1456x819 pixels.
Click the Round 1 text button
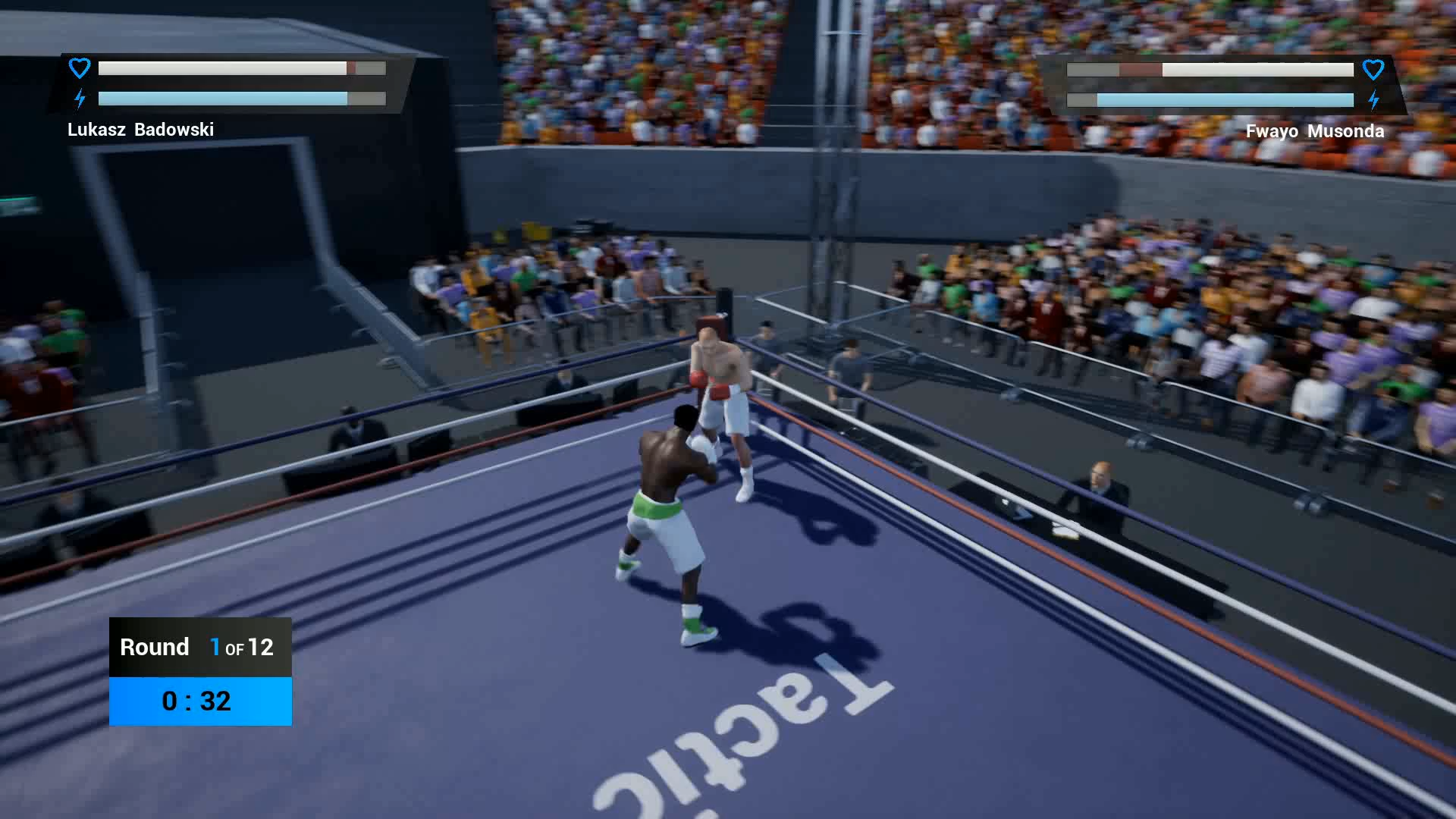(x=155, y=647)
